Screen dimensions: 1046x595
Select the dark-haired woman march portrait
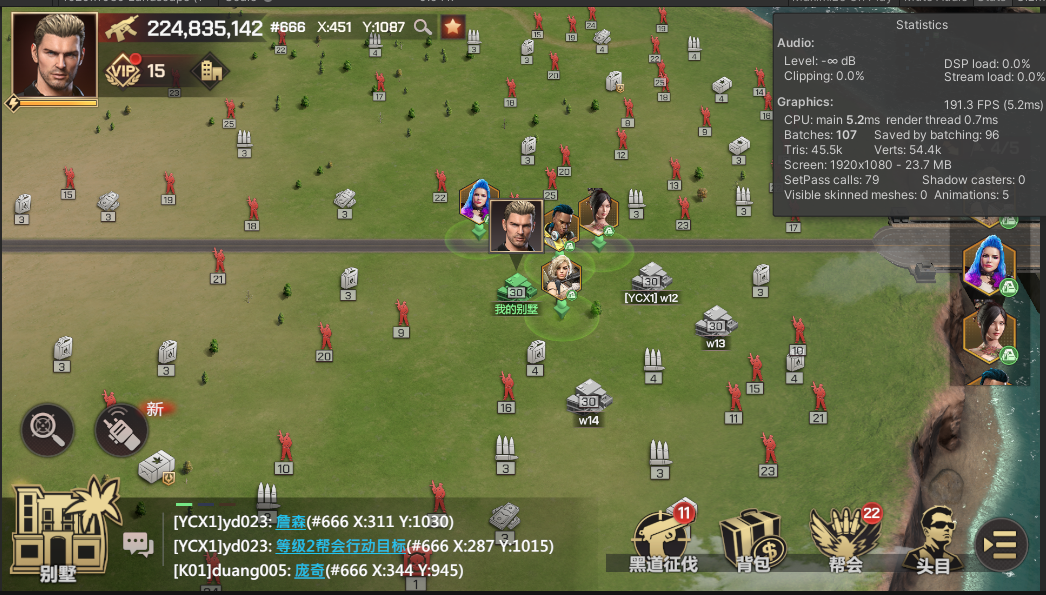[989, 332]
